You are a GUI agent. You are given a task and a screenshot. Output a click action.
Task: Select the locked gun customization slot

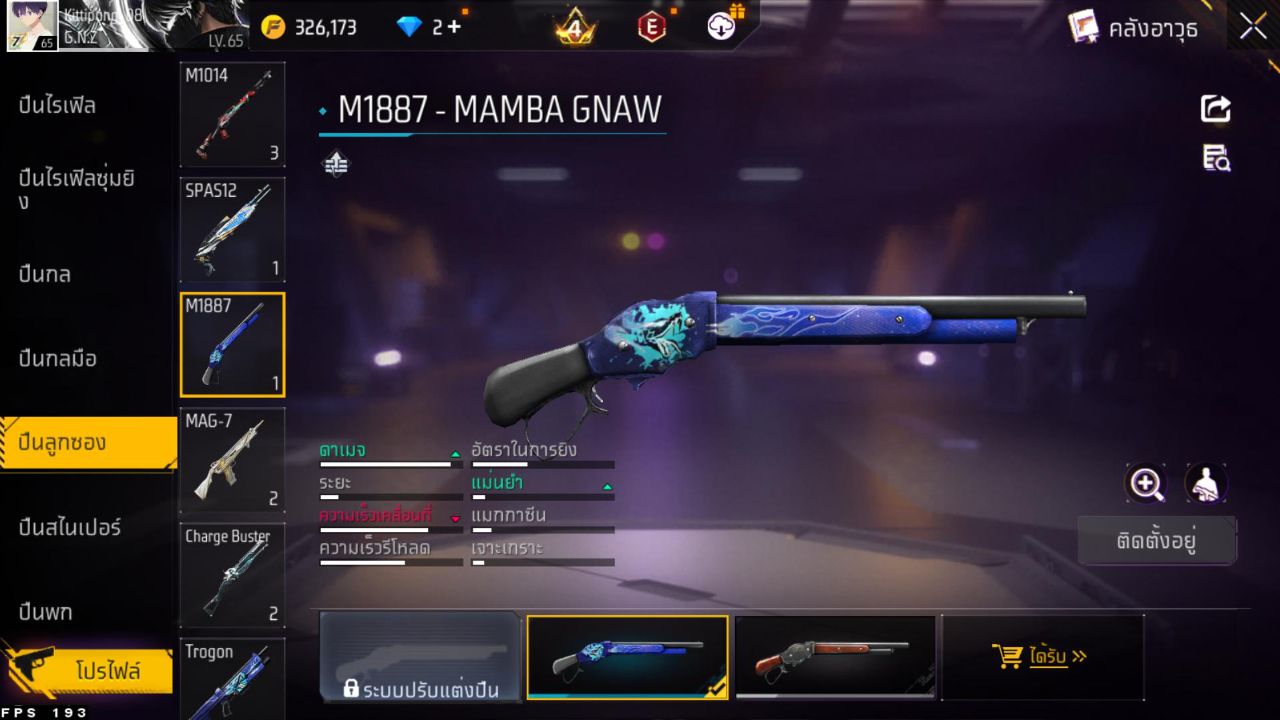[x=420, y=657]
